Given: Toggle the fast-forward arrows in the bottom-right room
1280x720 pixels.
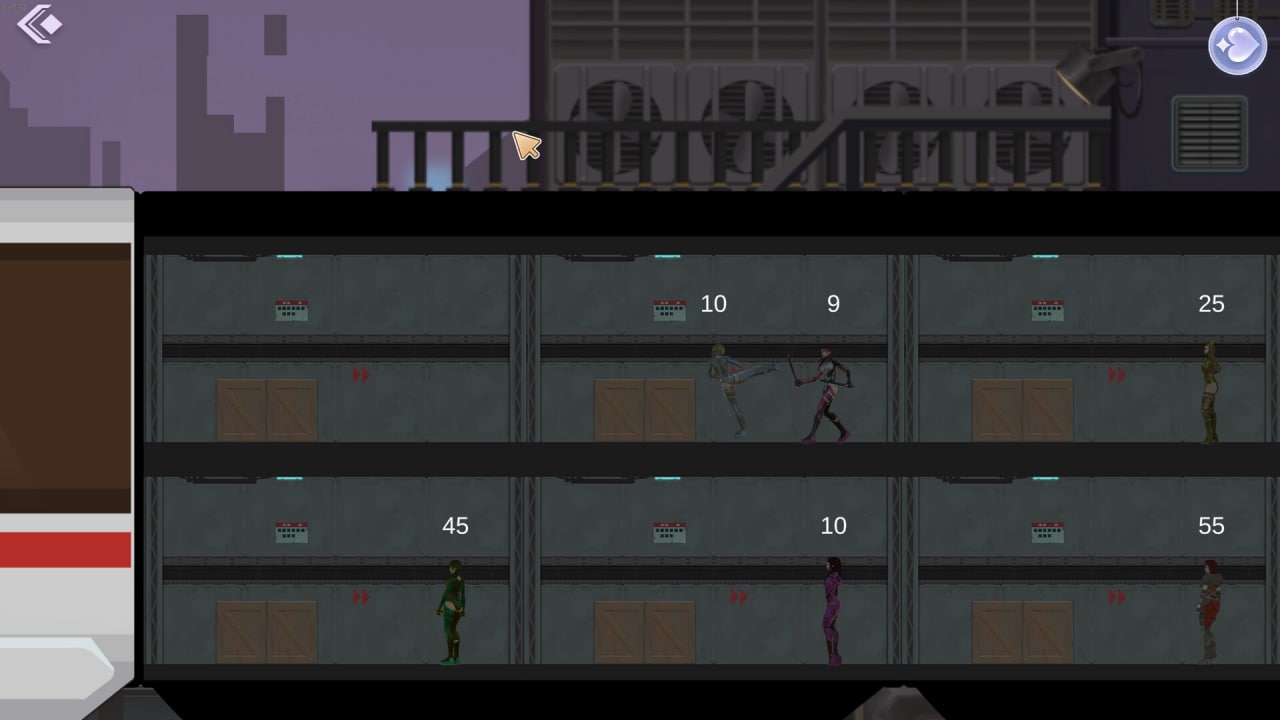Looking at the screenshot, I should coord(1117,600).
